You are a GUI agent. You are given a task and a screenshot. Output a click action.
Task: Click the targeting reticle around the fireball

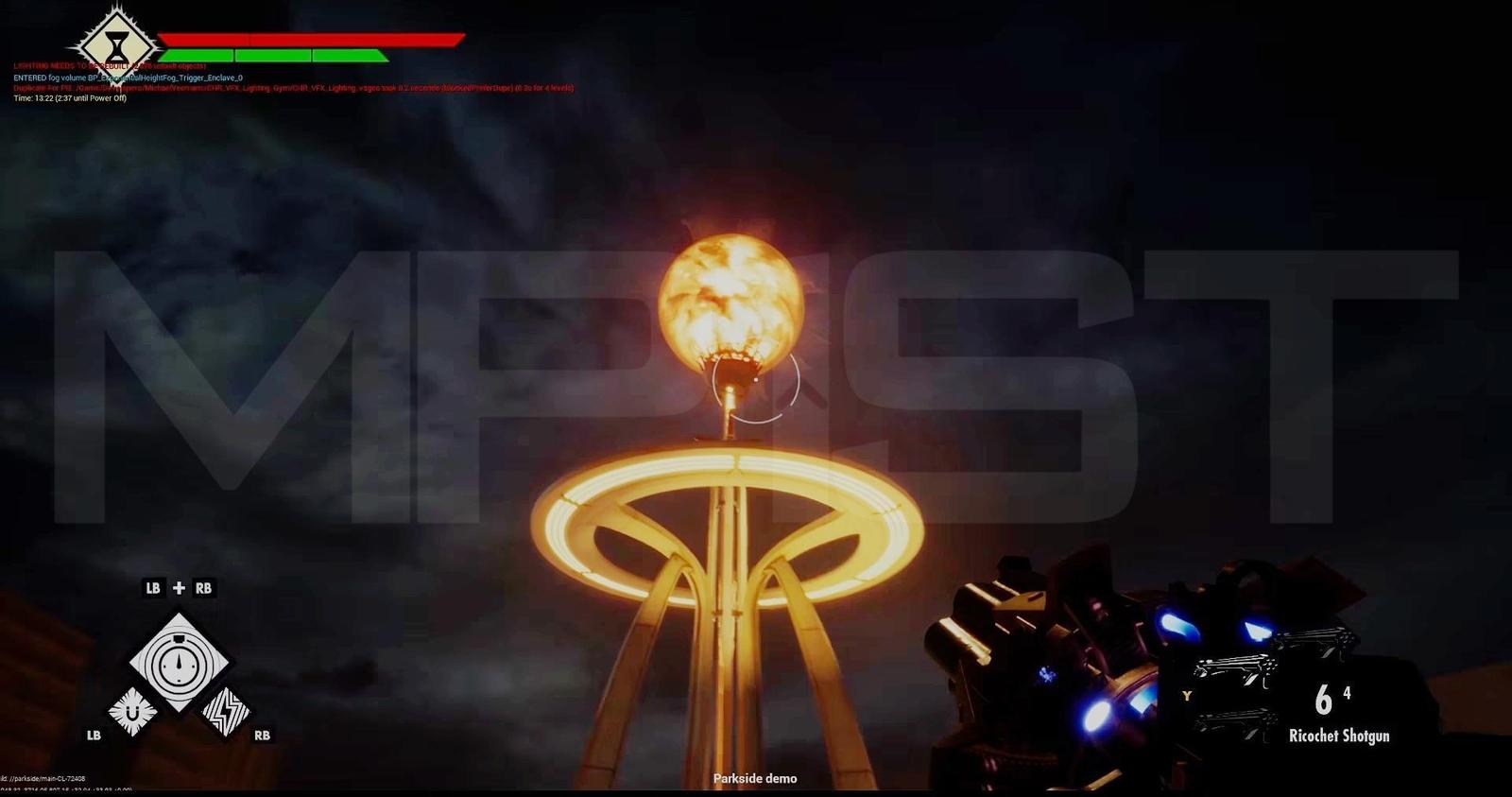click(x=755, y=387)
